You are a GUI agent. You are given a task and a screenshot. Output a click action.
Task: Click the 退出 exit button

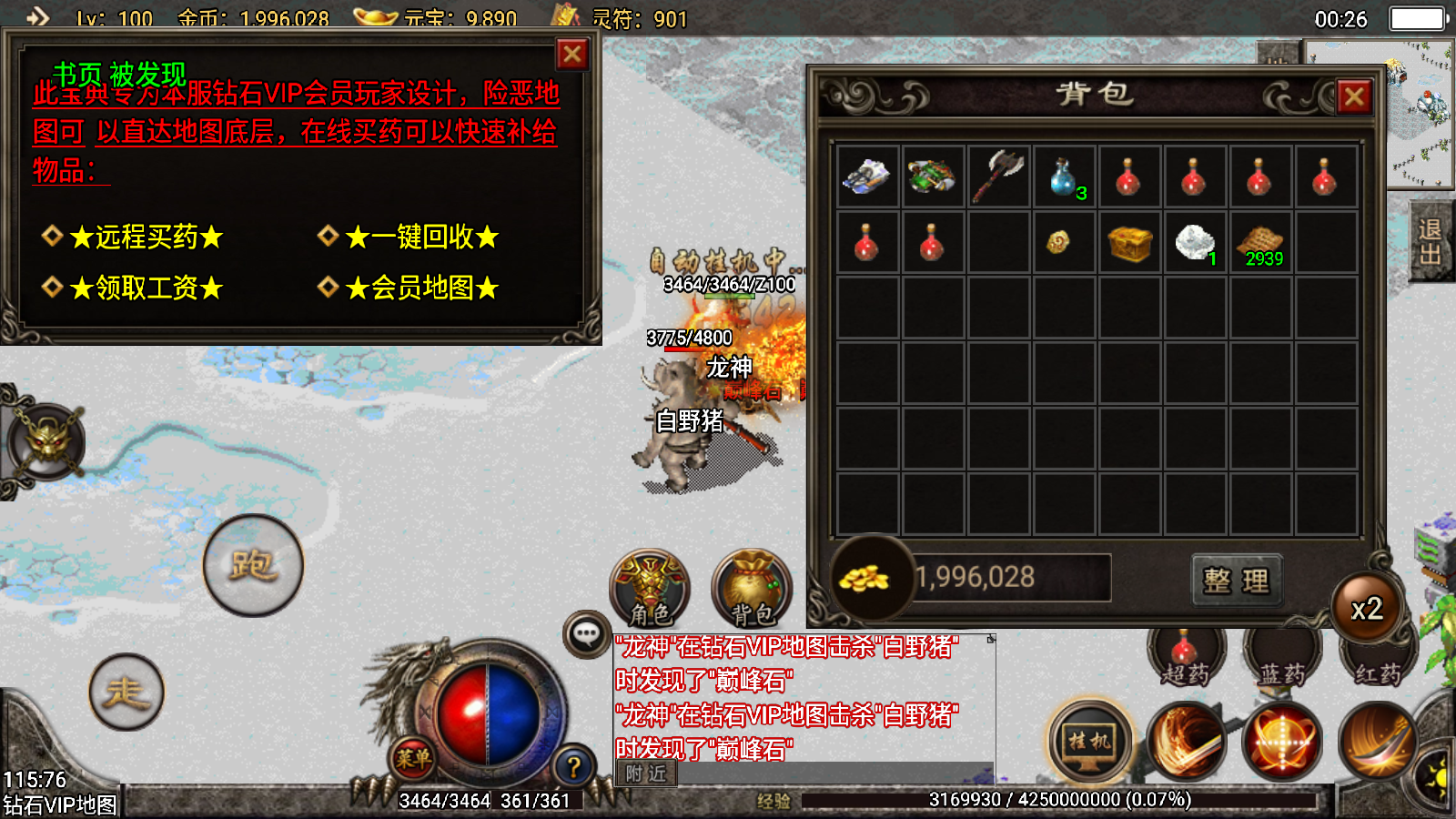(1430, 241)
